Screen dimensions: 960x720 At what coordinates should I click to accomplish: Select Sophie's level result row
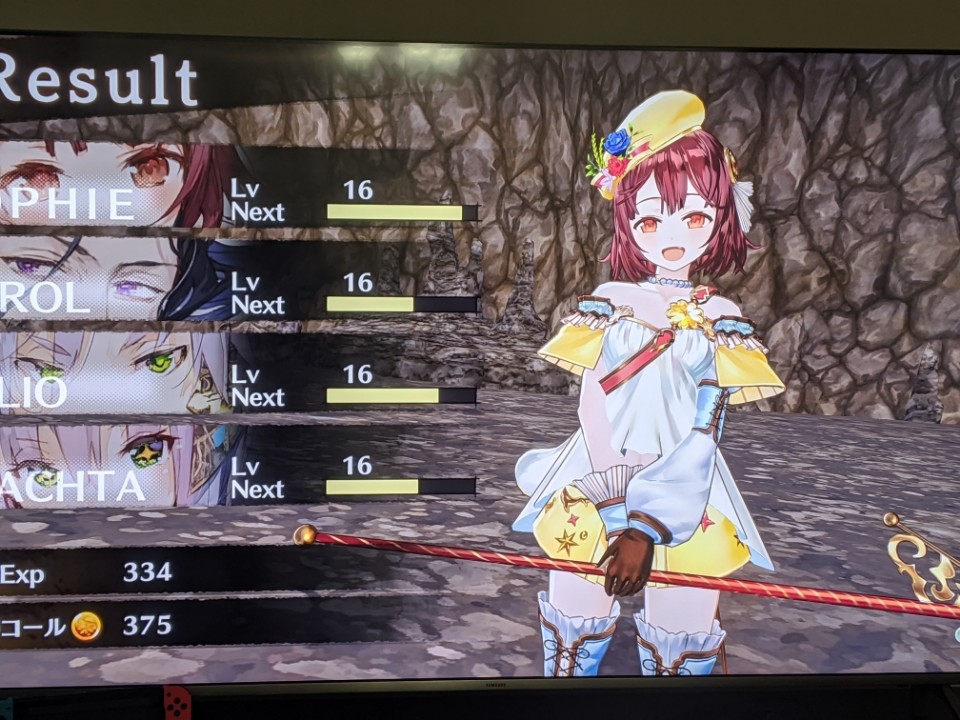tap(240, 190)
